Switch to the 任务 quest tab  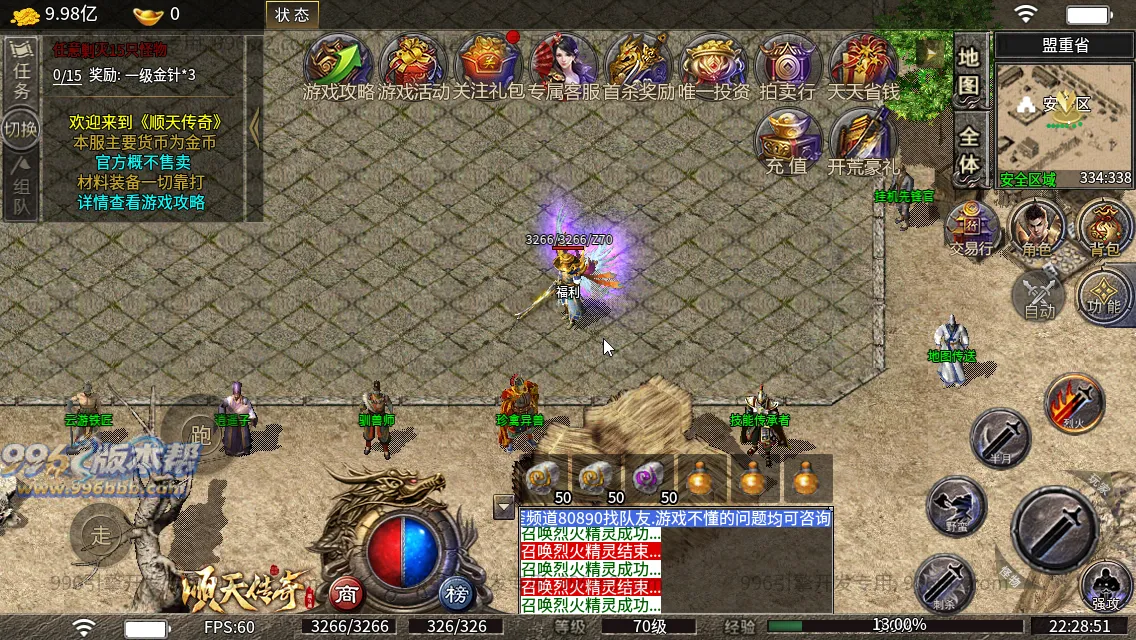pyautogui.click(x=22, y=72)
